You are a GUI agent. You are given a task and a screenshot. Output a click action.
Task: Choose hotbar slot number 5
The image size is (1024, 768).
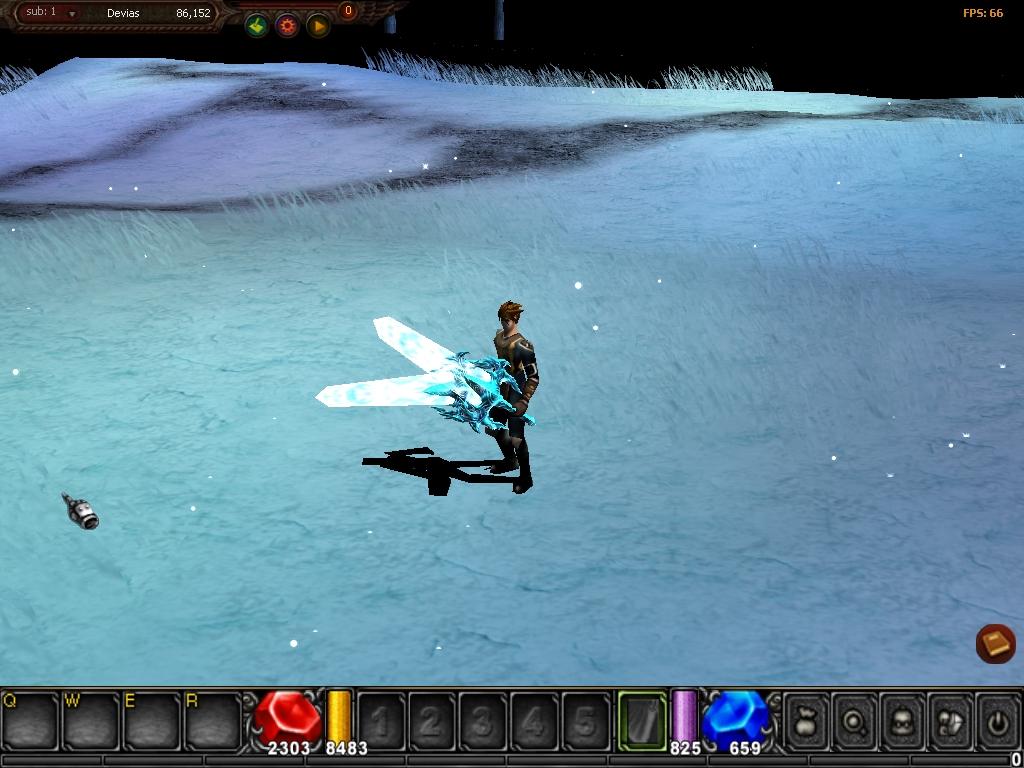[x=585, y=720]
